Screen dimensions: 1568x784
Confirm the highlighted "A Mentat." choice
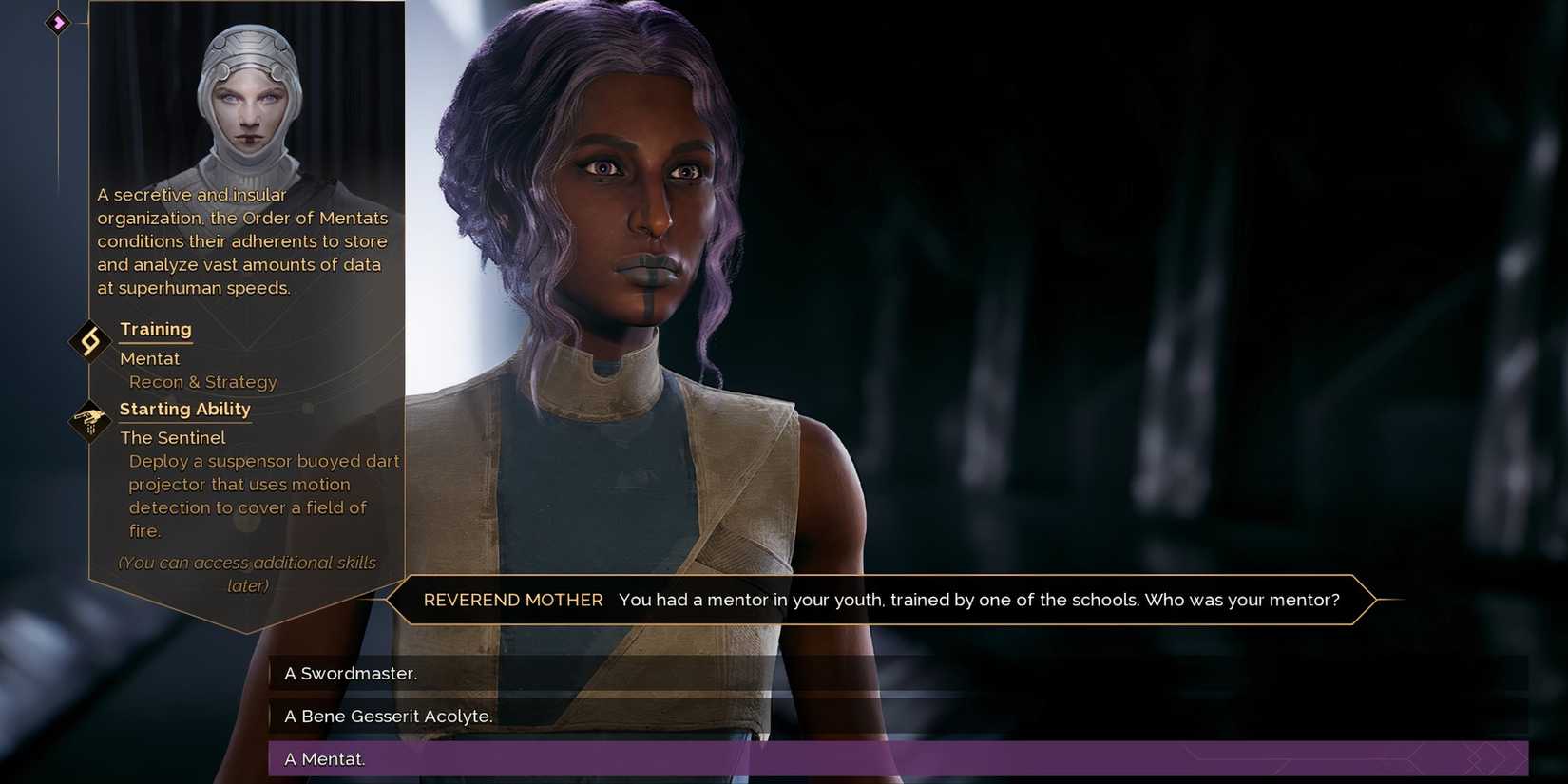pyautogui.click(x=324, y=758)
